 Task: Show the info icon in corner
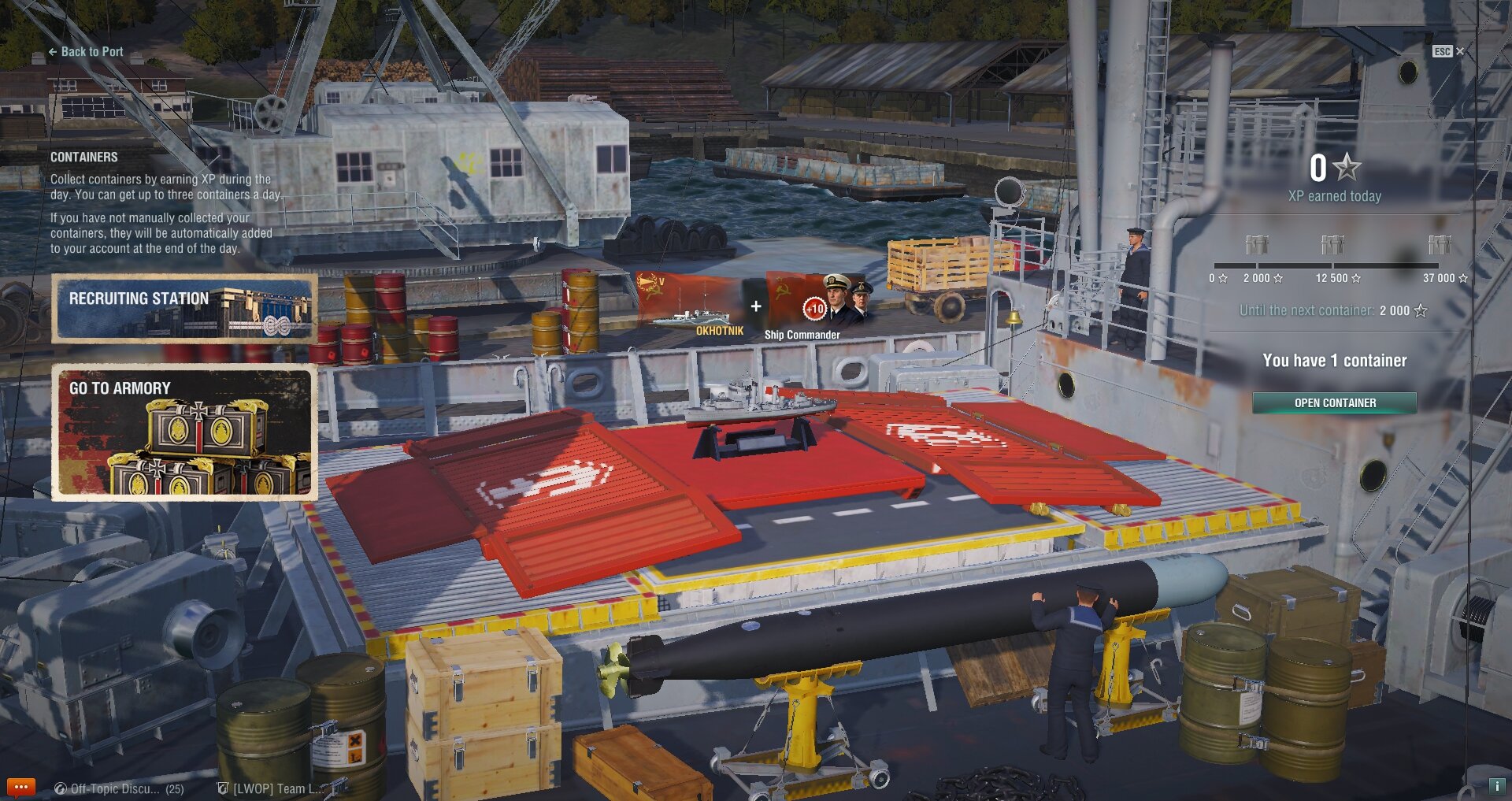(1496, 786)
